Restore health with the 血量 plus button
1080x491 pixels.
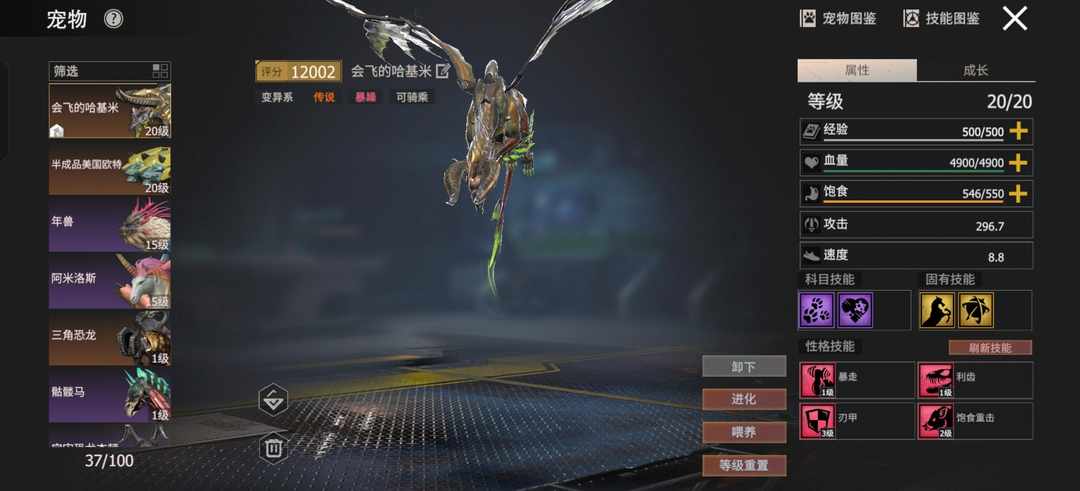(1019, 163)
